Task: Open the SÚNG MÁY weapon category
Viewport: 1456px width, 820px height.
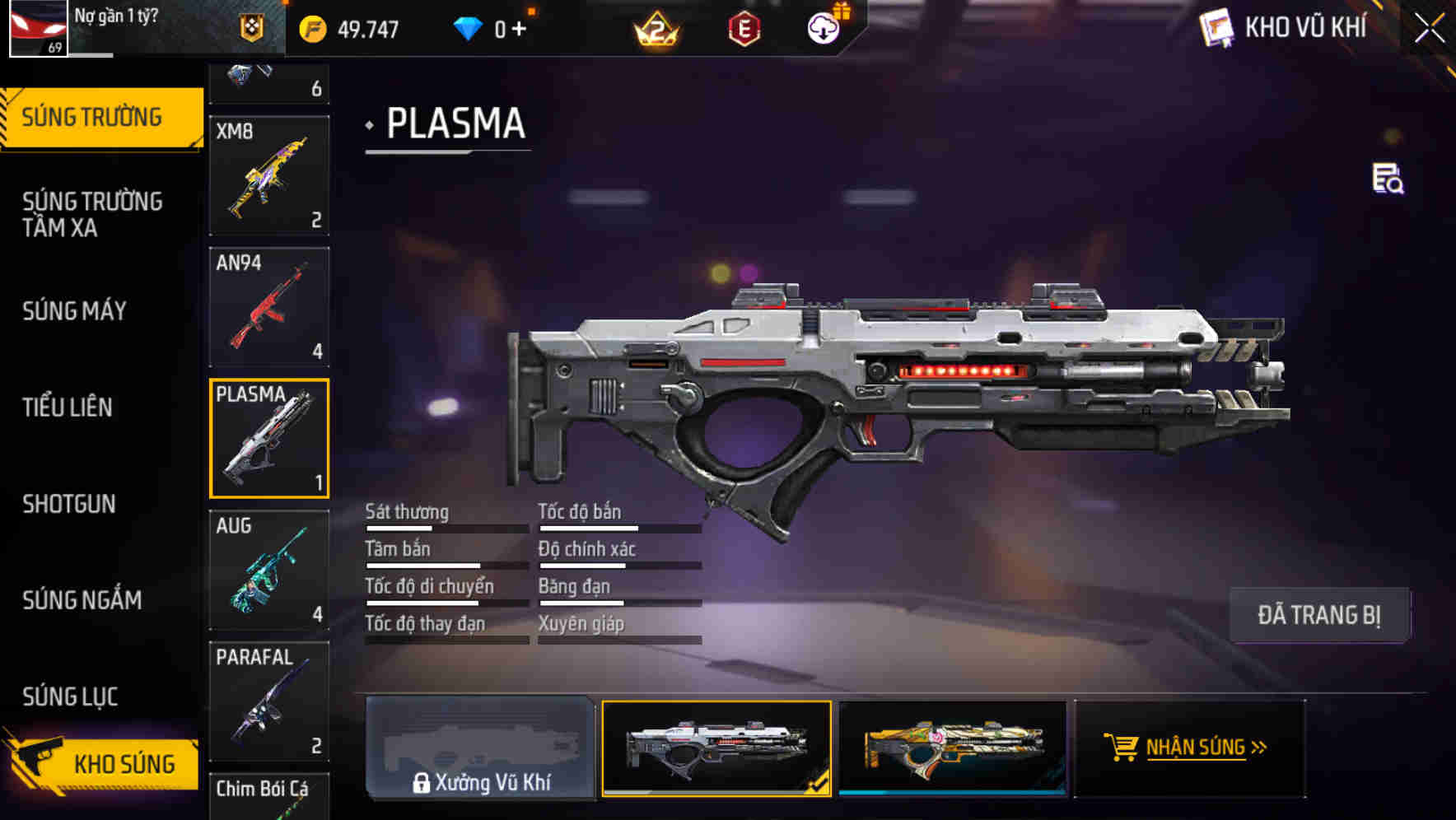Action: point(74,311)
